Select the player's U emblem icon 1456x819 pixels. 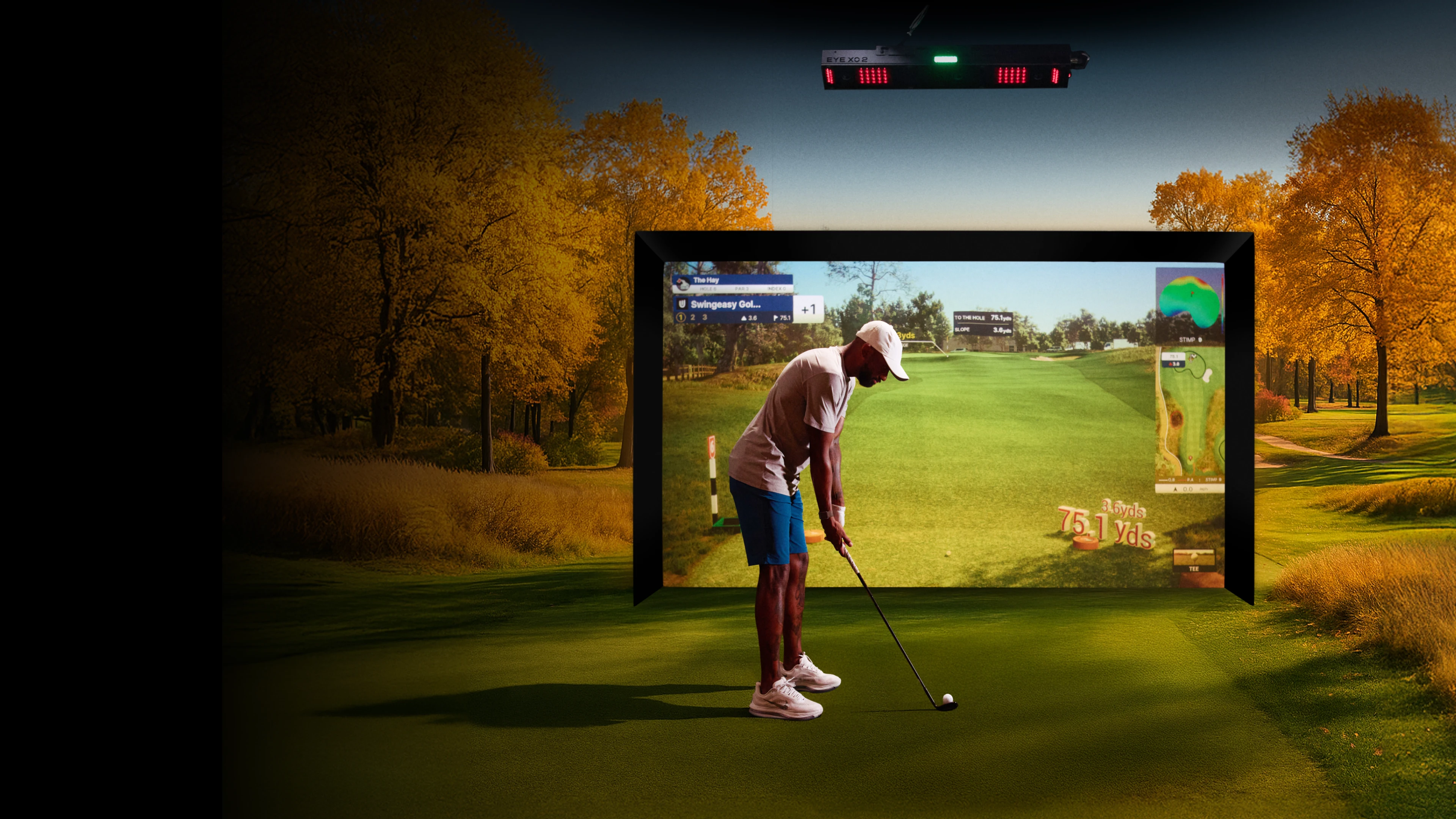click(x=682, y=304)
